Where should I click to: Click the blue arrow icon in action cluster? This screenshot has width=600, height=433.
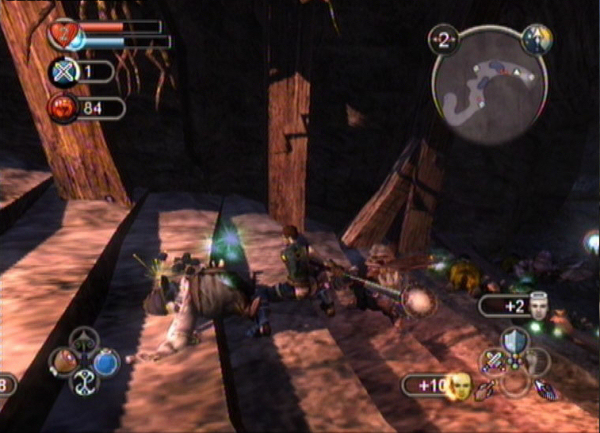[x=546, y=389]
